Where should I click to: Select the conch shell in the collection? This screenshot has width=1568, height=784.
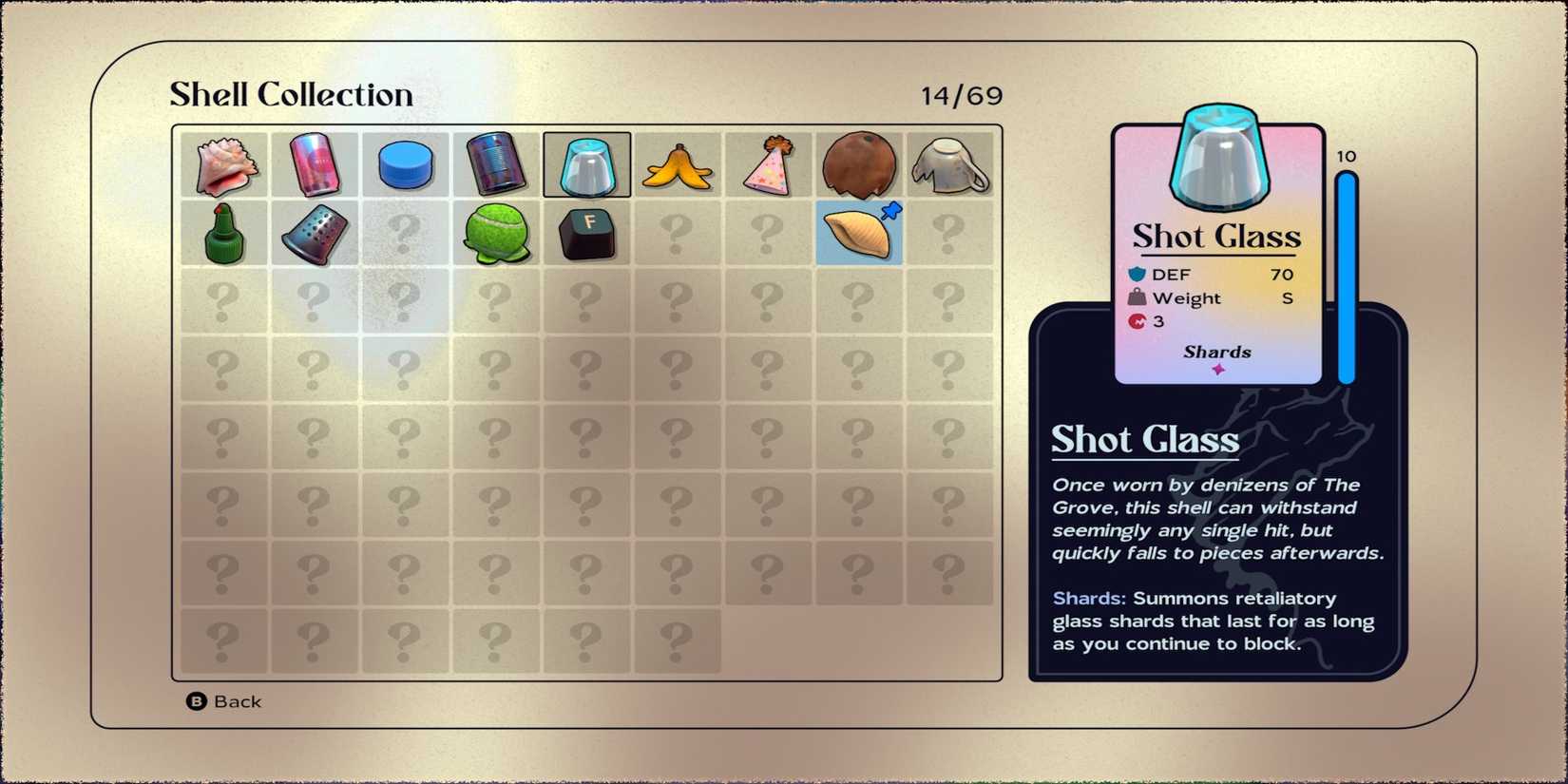223,164
